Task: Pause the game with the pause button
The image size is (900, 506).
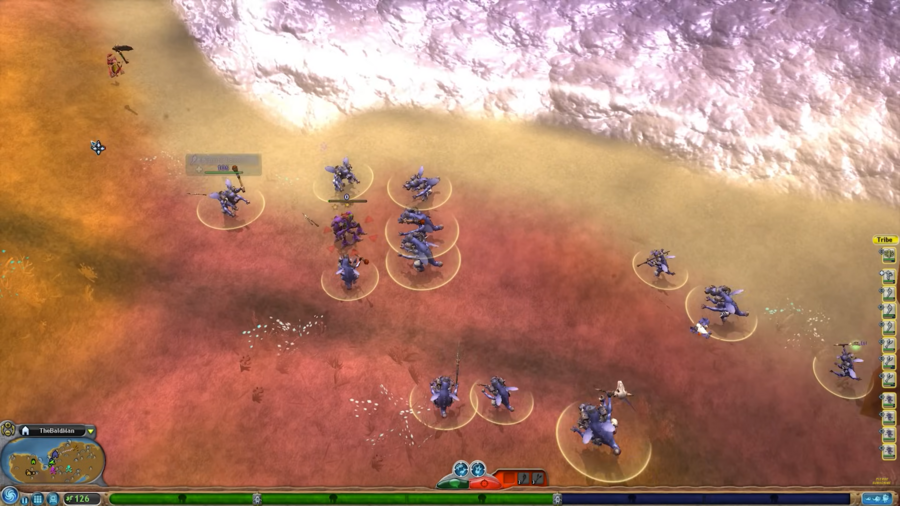Action: coord(26,499)
